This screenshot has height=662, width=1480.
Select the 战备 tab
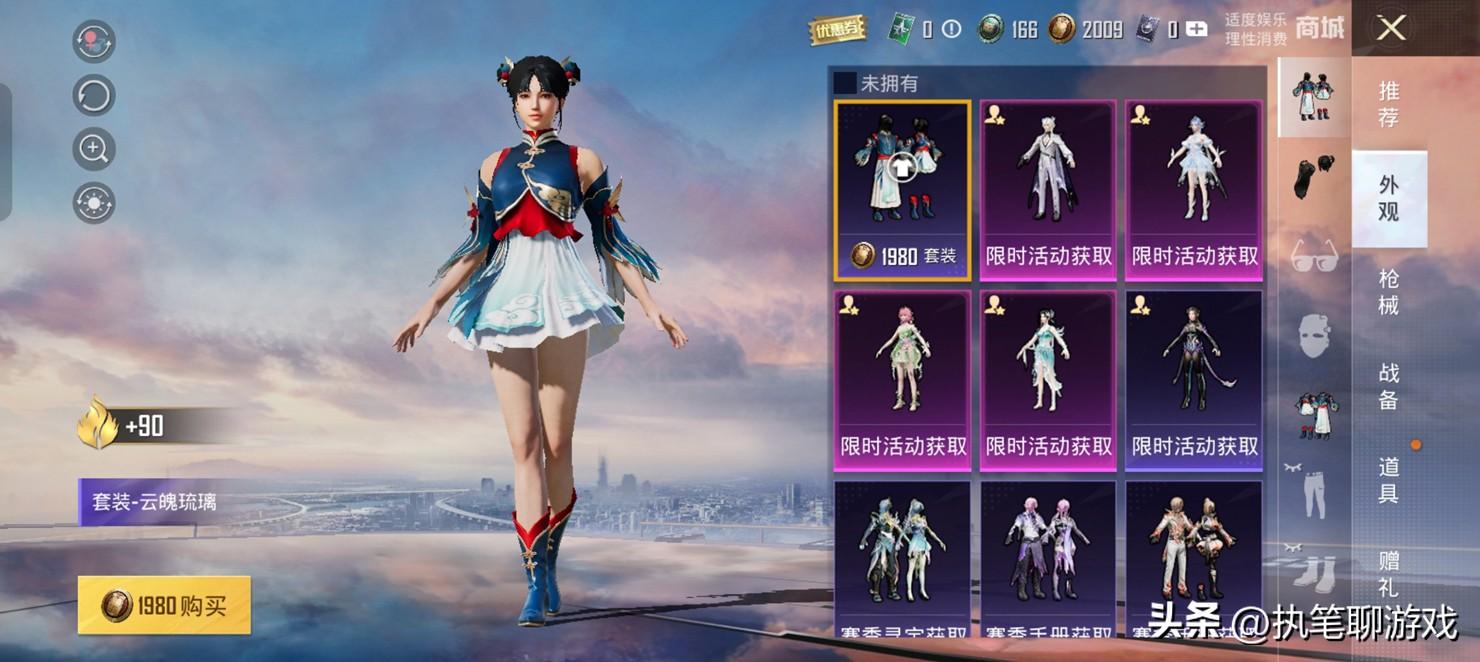1388,386
